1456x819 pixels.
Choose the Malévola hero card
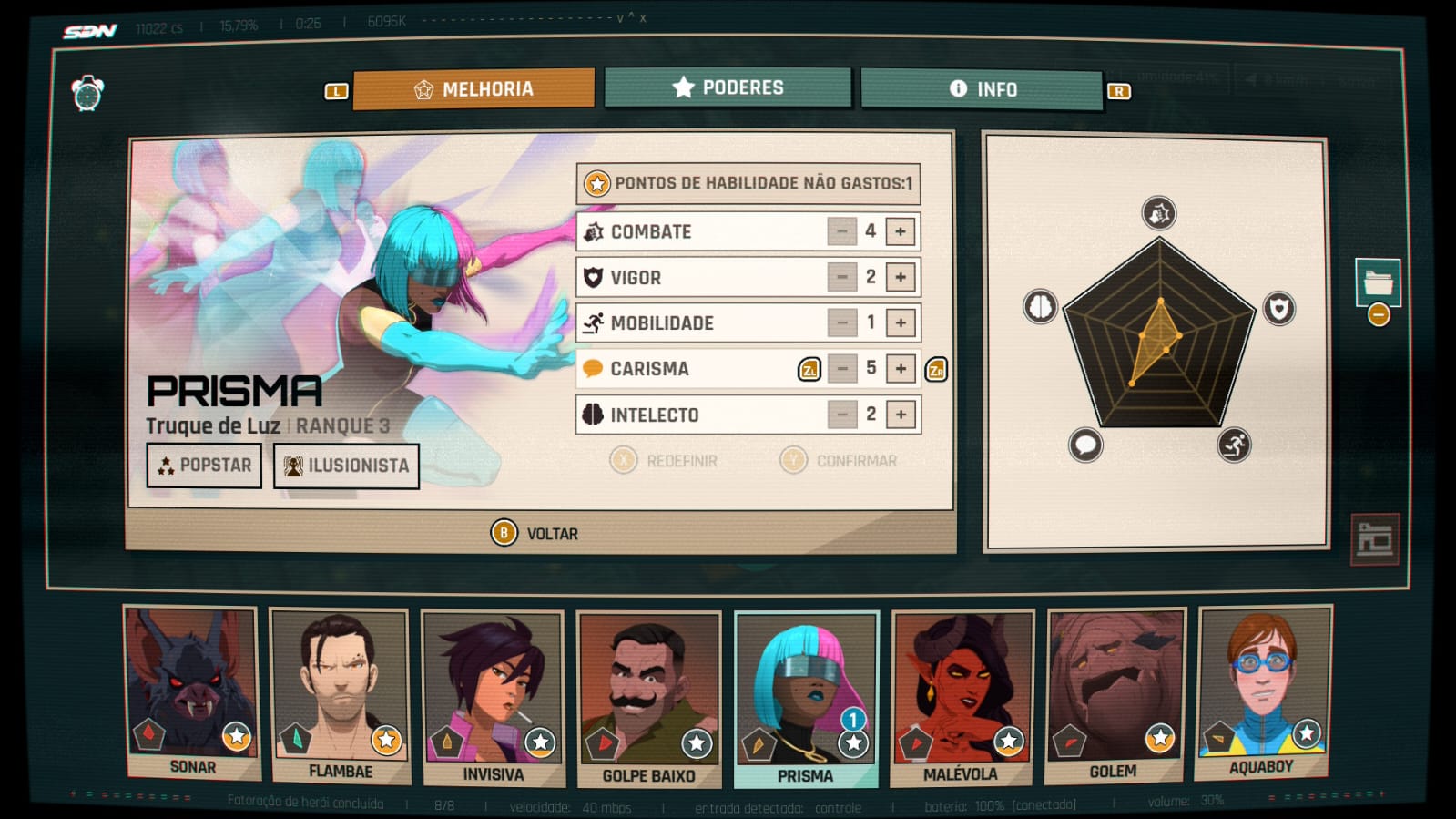coord(962,697)
